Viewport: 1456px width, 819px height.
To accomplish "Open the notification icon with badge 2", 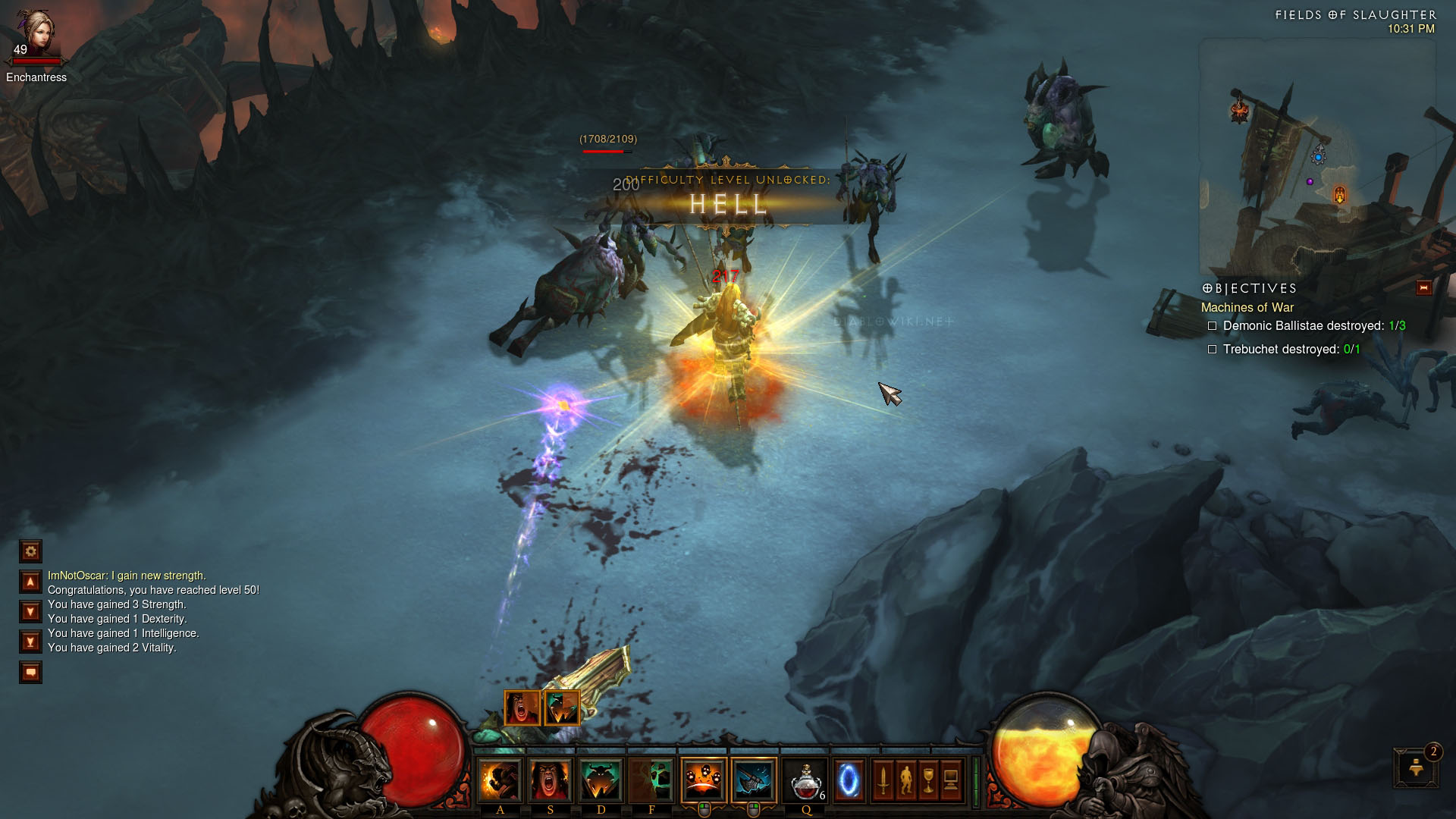I will coord(1415,768).
